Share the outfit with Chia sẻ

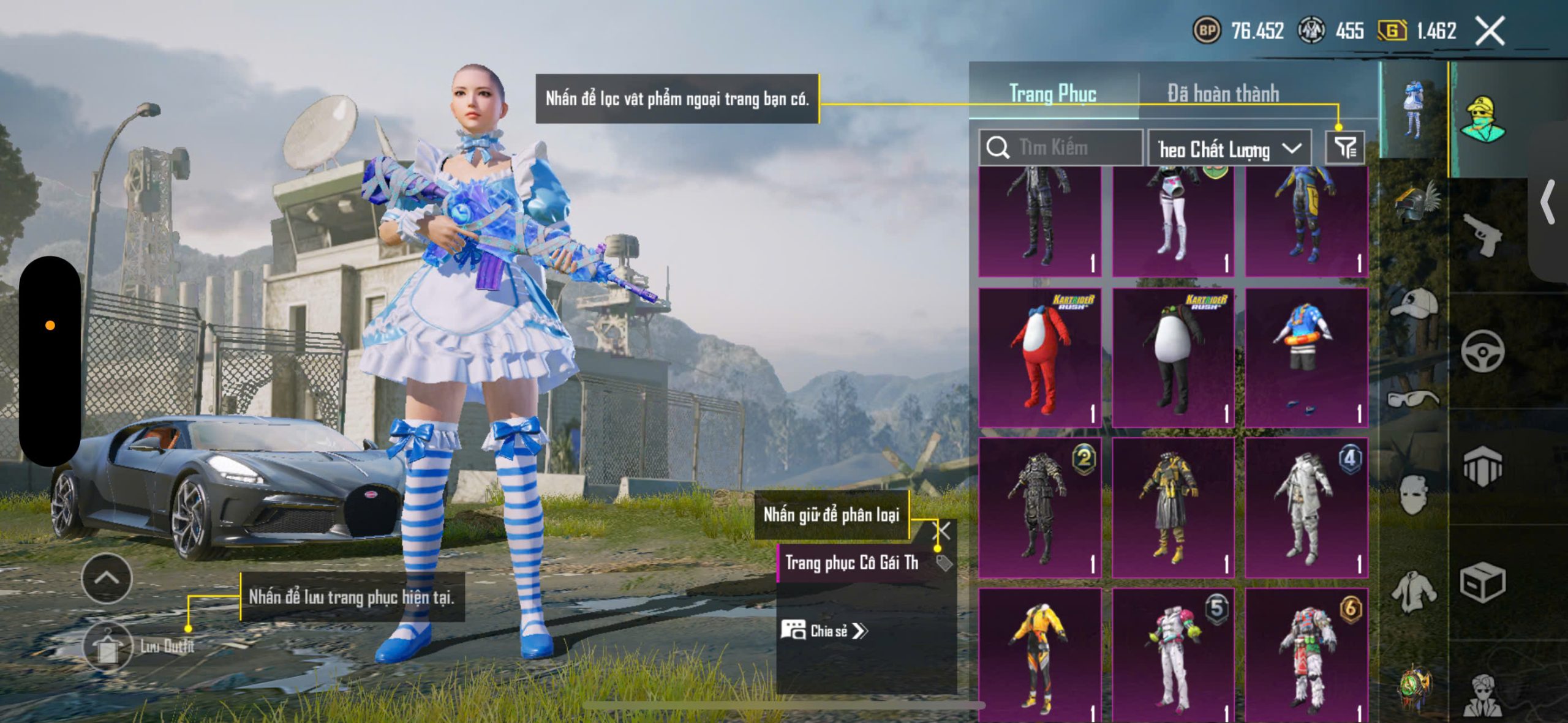pyautogui.click(x=824, y=631)
